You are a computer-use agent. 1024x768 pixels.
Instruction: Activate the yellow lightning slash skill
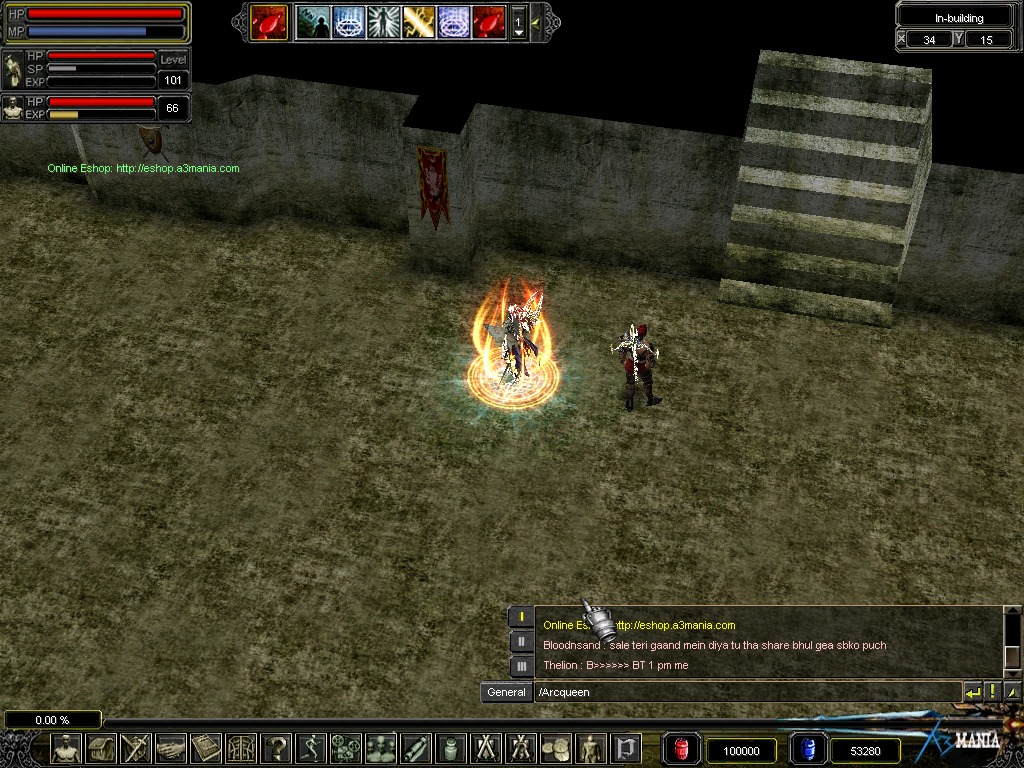[x=418, y=21]
